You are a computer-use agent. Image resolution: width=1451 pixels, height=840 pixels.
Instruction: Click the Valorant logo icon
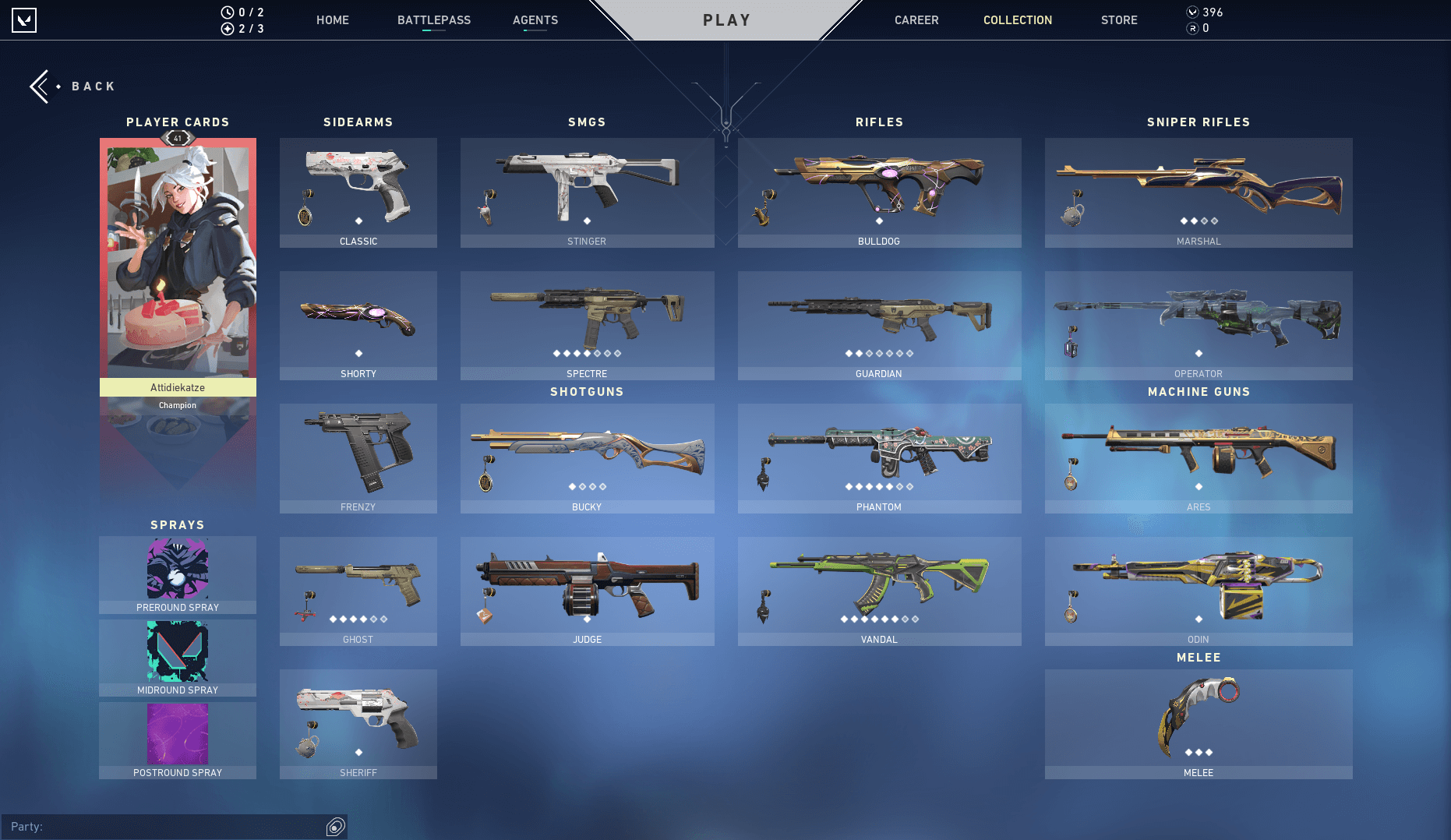click(24, 20)
